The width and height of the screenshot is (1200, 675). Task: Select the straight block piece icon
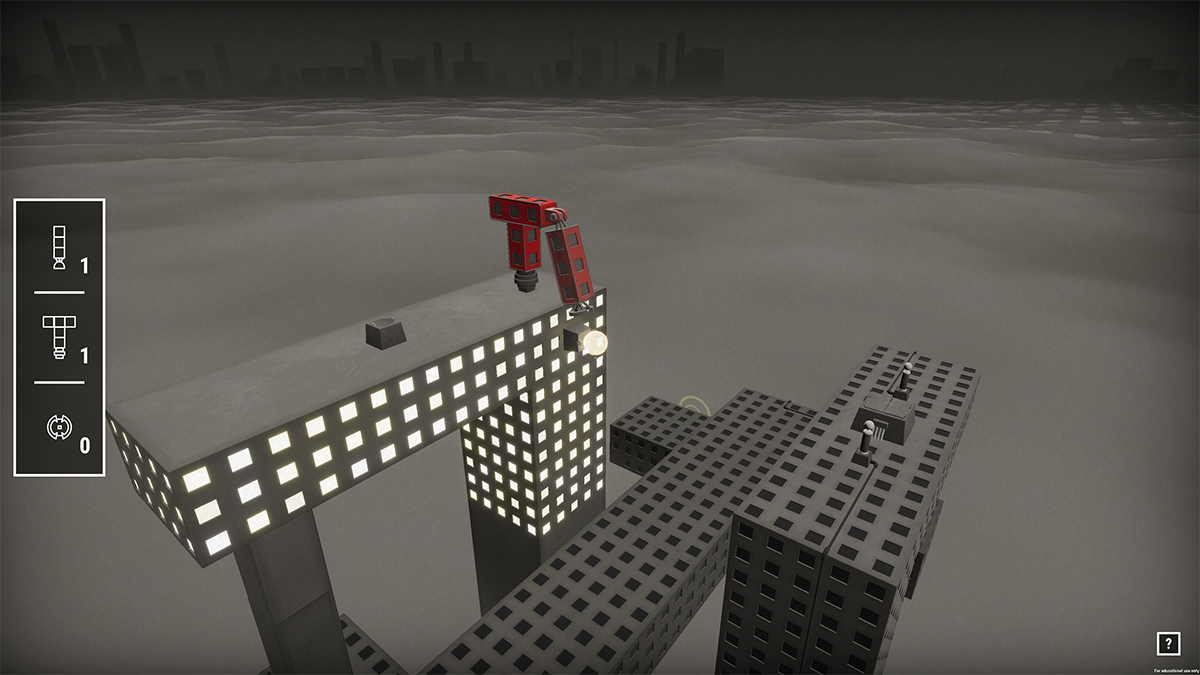click(x=59, y=248)
